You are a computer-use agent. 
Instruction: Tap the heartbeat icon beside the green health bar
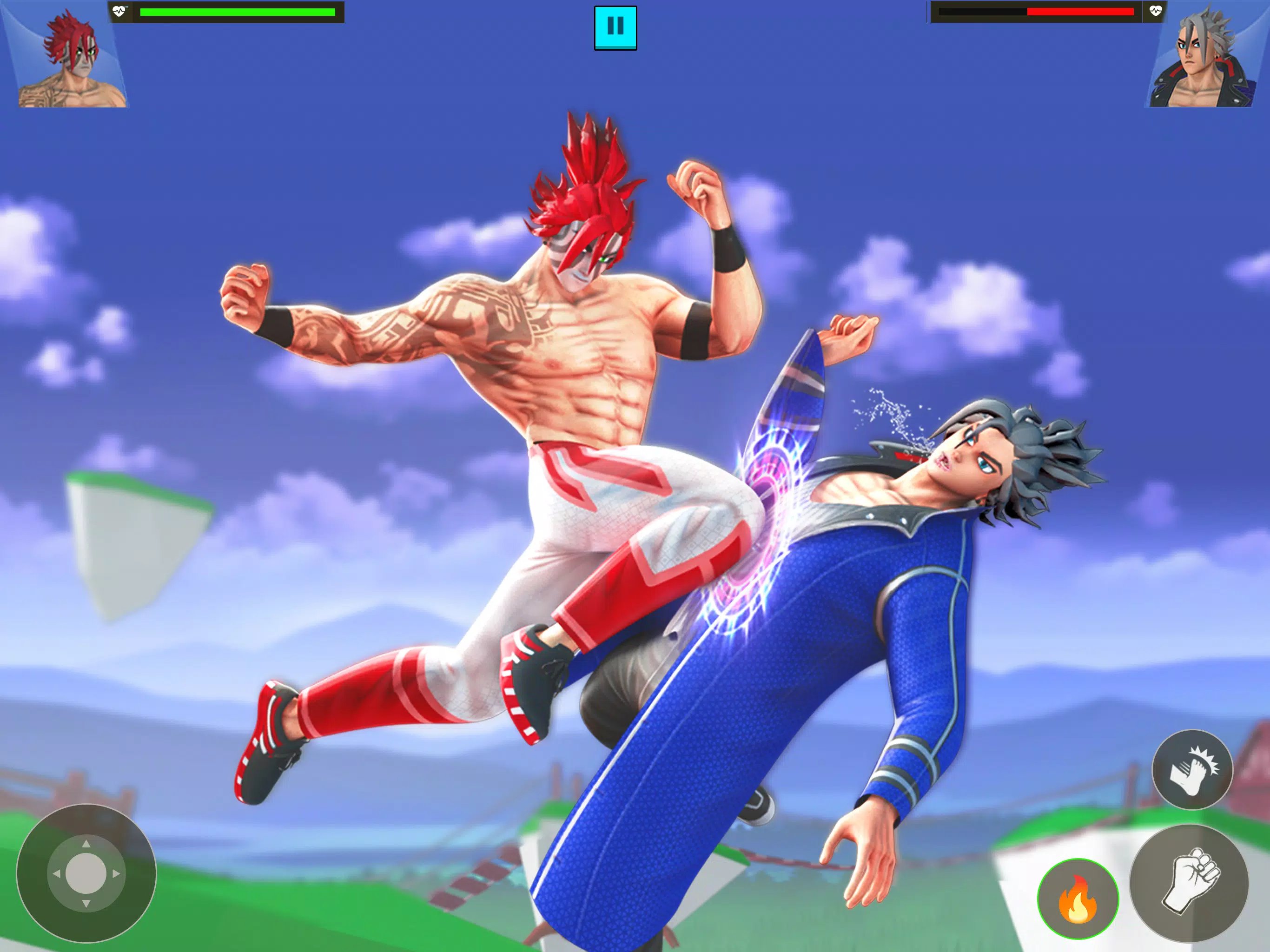tap(119, 10)
